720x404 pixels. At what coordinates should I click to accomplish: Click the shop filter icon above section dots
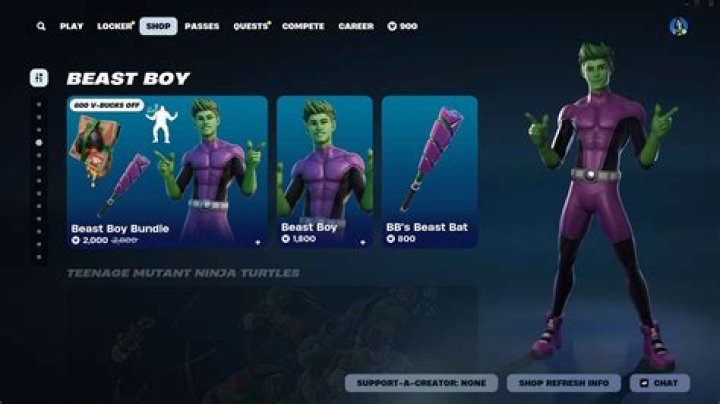click(x=39, y=78)
